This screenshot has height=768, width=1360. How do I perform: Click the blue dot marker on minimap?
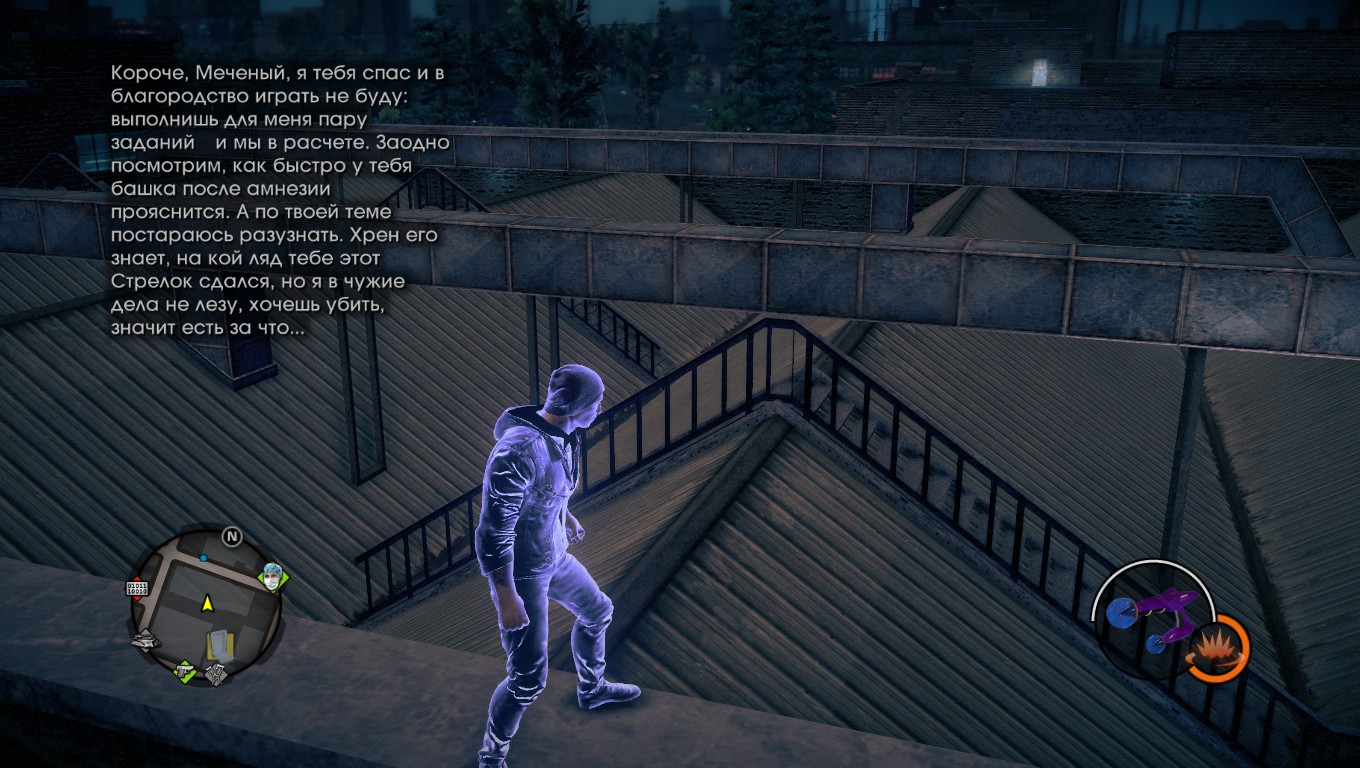coord(204,557)
